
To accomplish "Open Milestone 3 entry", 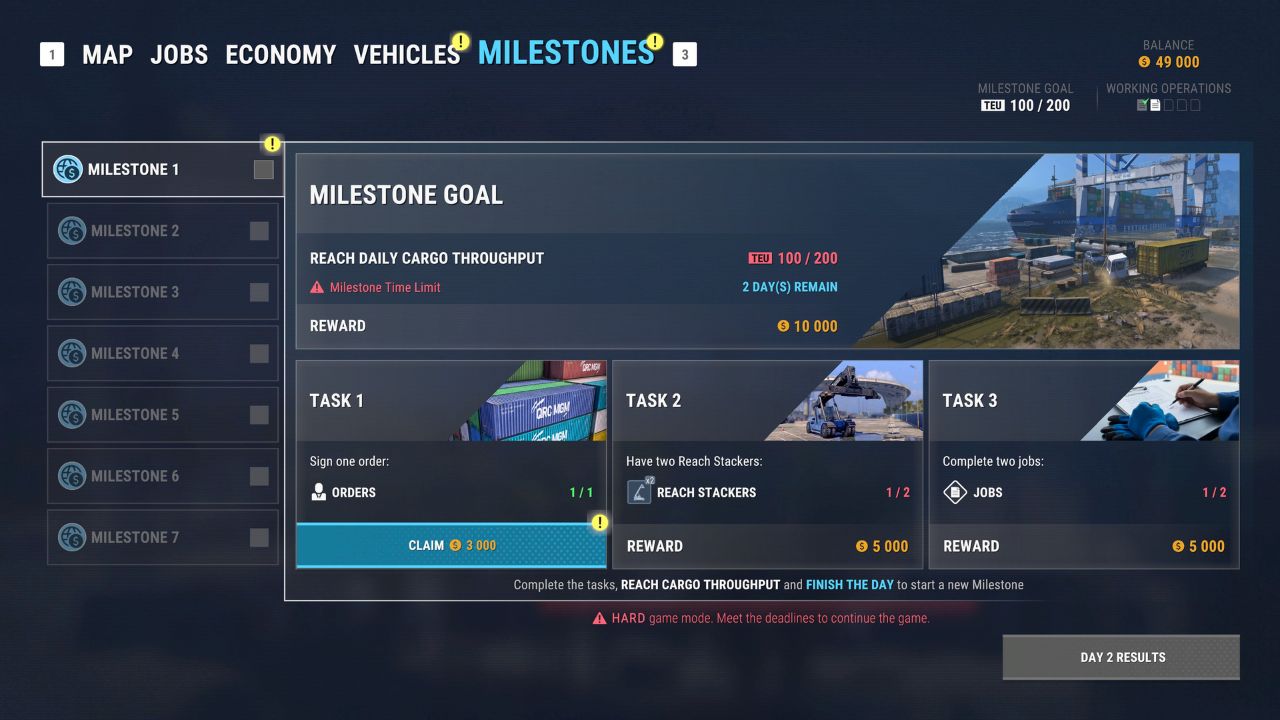I will (163, 292).
